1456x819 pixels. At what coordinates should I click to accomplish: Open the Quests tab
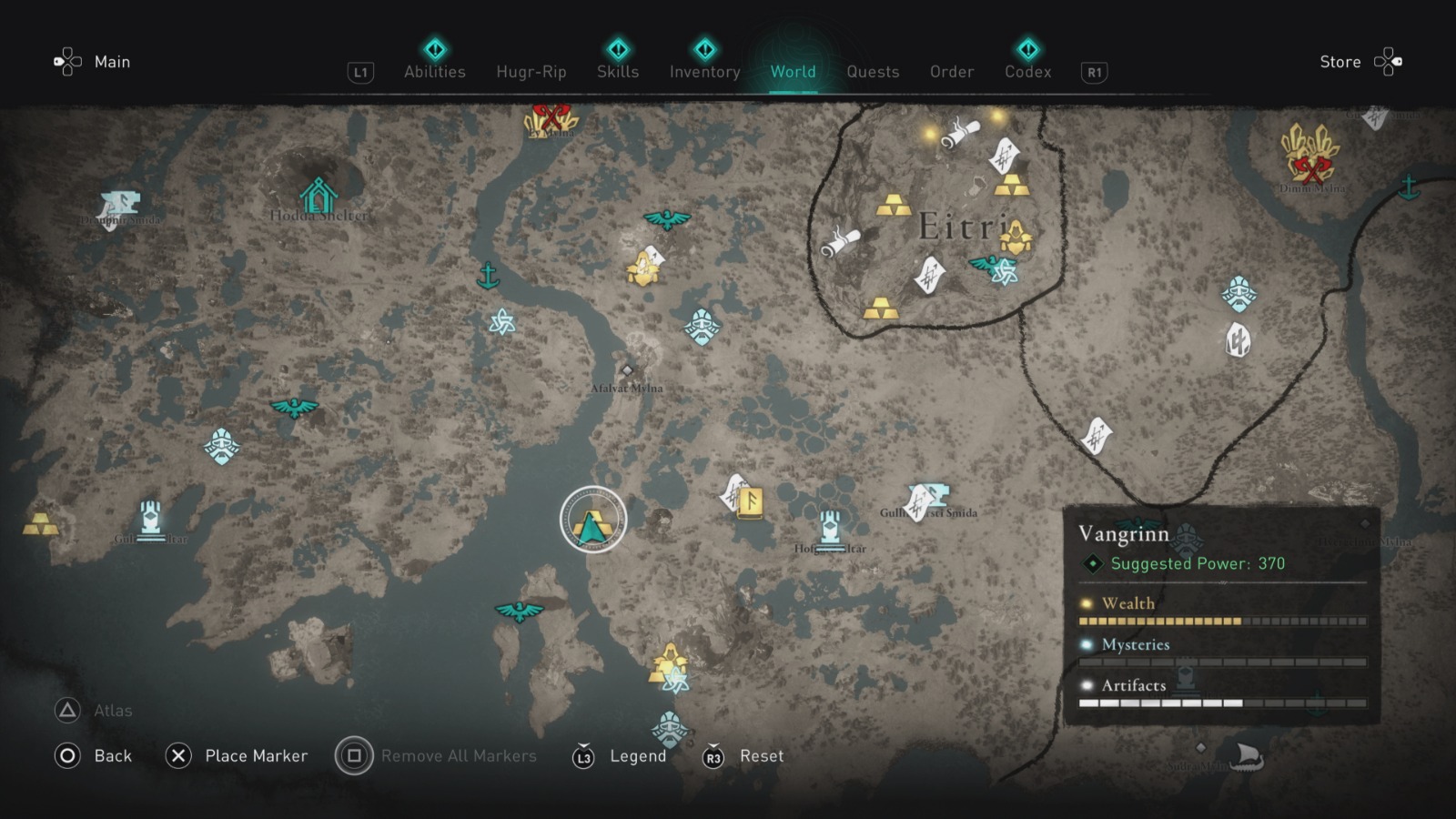point(873,72)
